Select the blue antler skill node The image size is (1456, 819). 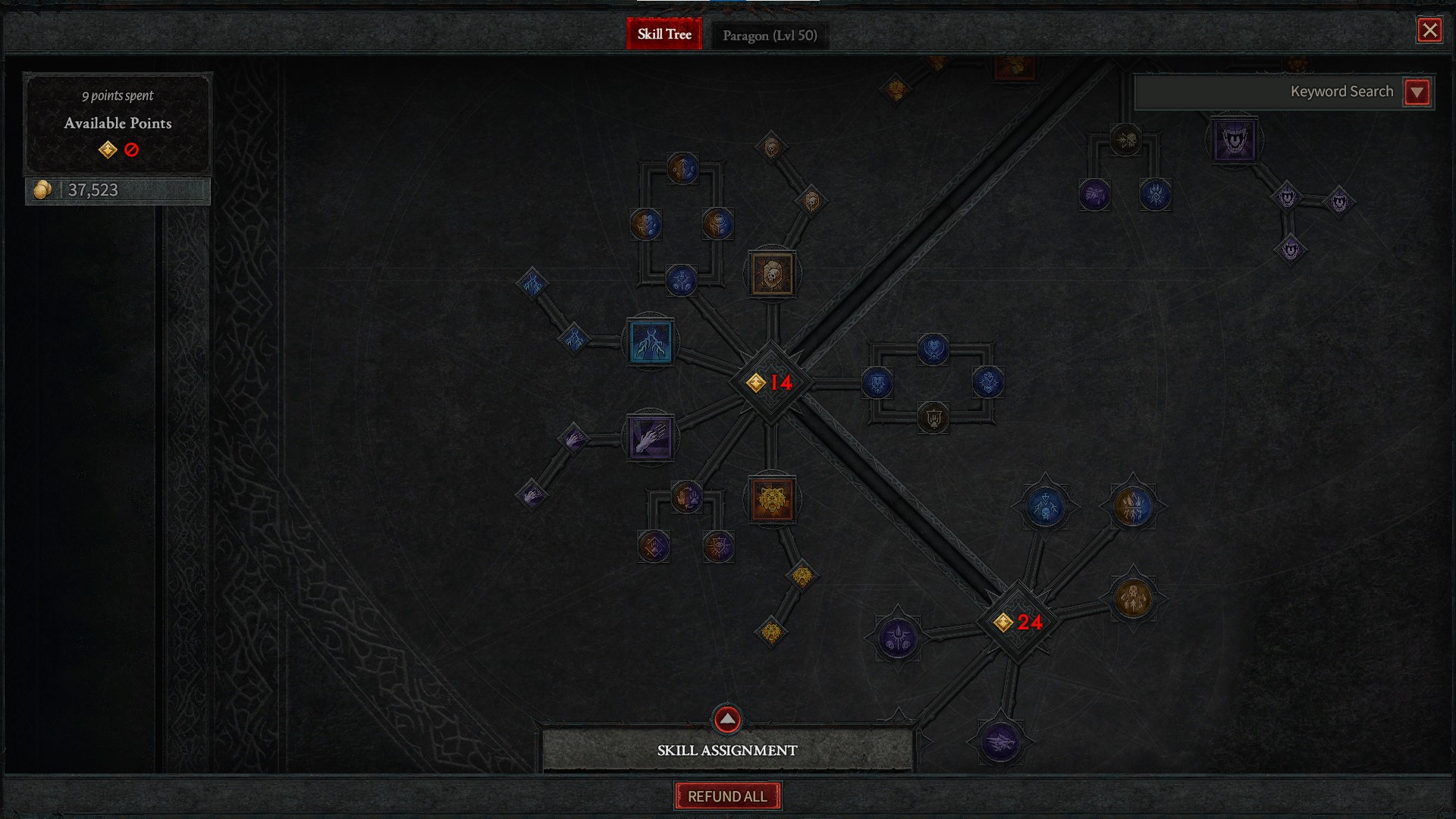coord(651,342)
